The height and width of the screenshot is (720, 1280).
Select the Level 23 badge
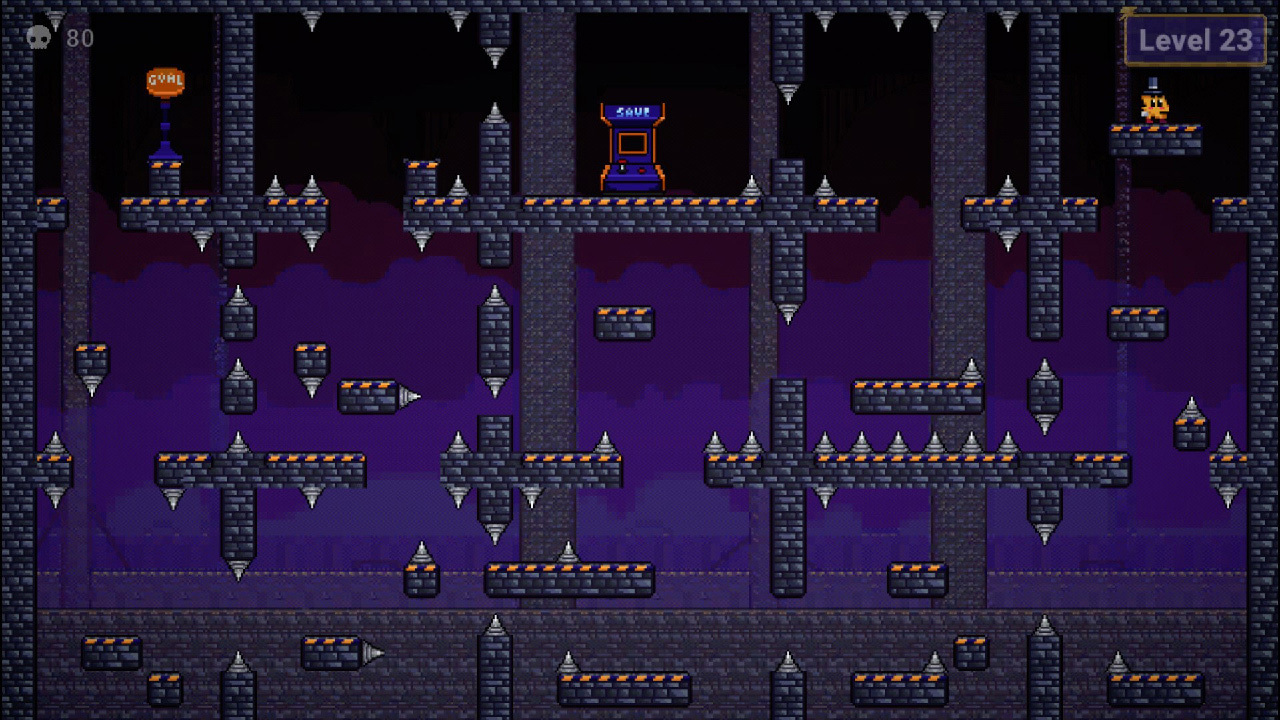coord(1196,41)
